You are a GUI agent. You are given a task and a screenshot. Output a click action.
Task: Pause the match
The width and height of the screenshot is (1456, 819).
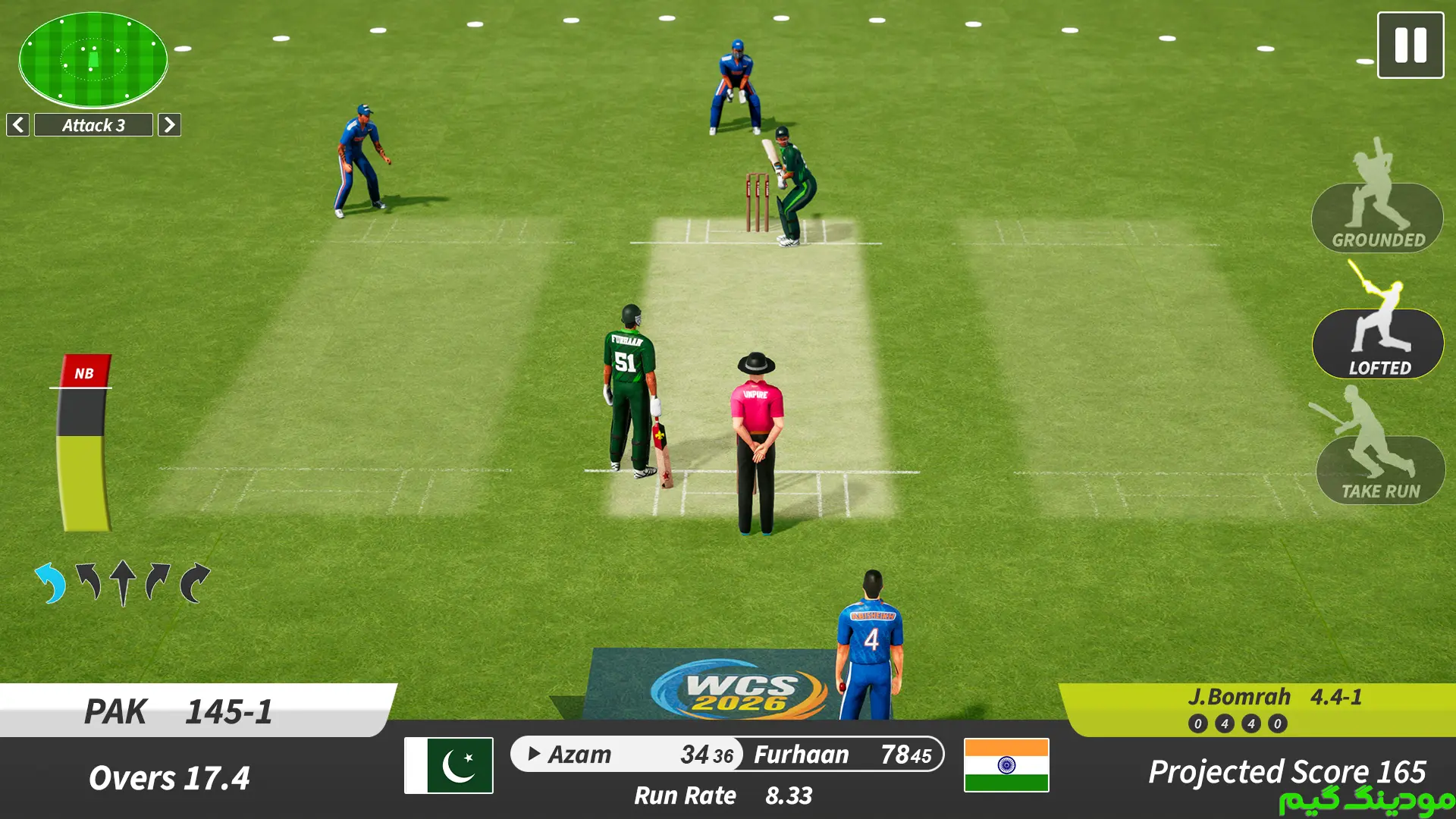1410,45
